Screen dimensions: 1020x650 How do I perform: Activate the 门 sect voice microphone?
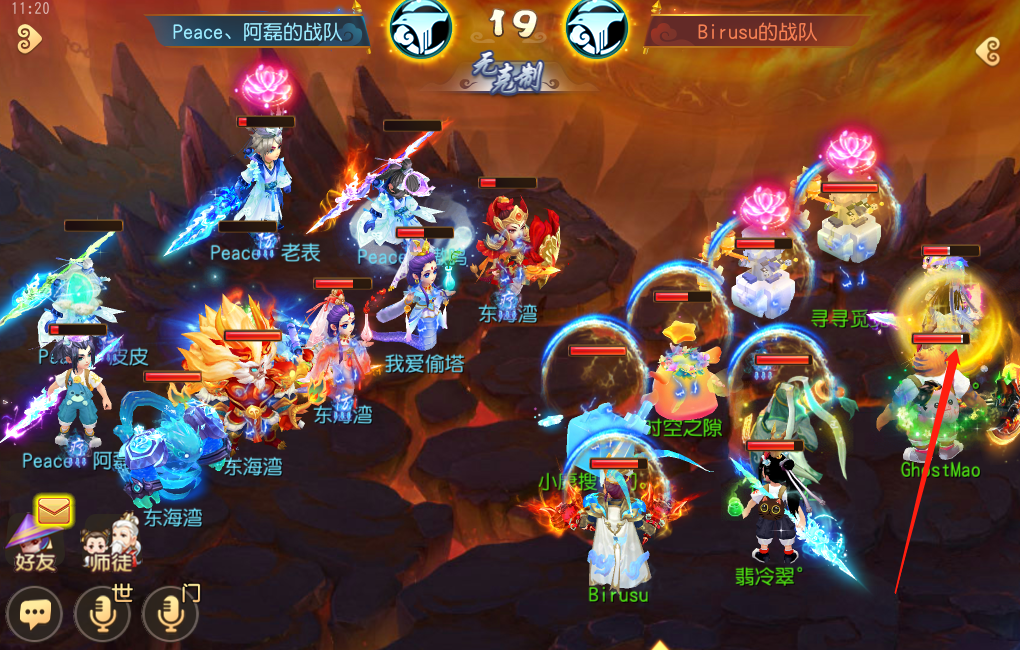coord(169,613)
